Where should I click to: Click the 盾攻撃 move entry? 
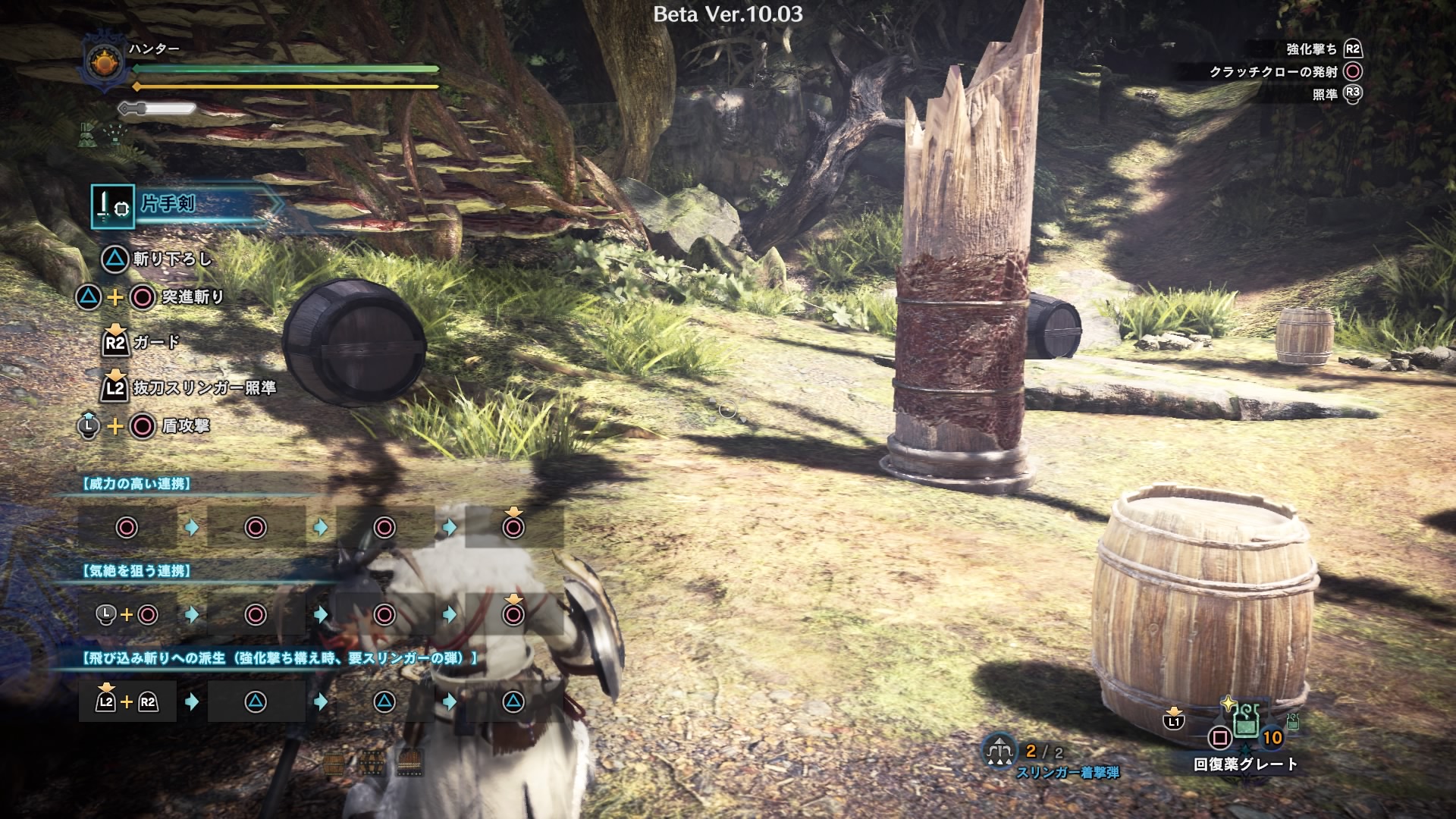point(186,426)
